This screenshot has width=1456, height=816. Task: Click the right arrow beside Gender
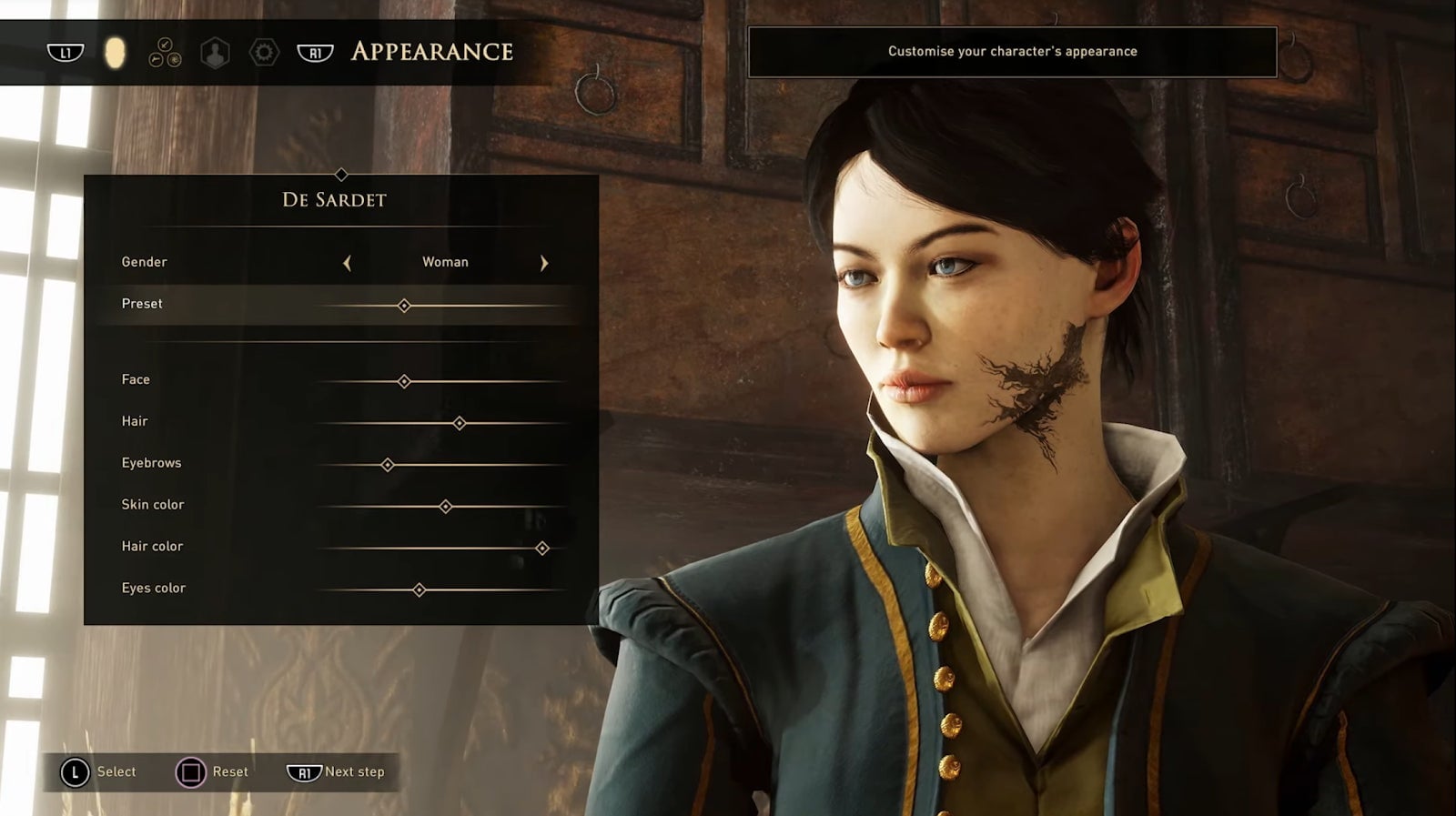click(544, 263)
